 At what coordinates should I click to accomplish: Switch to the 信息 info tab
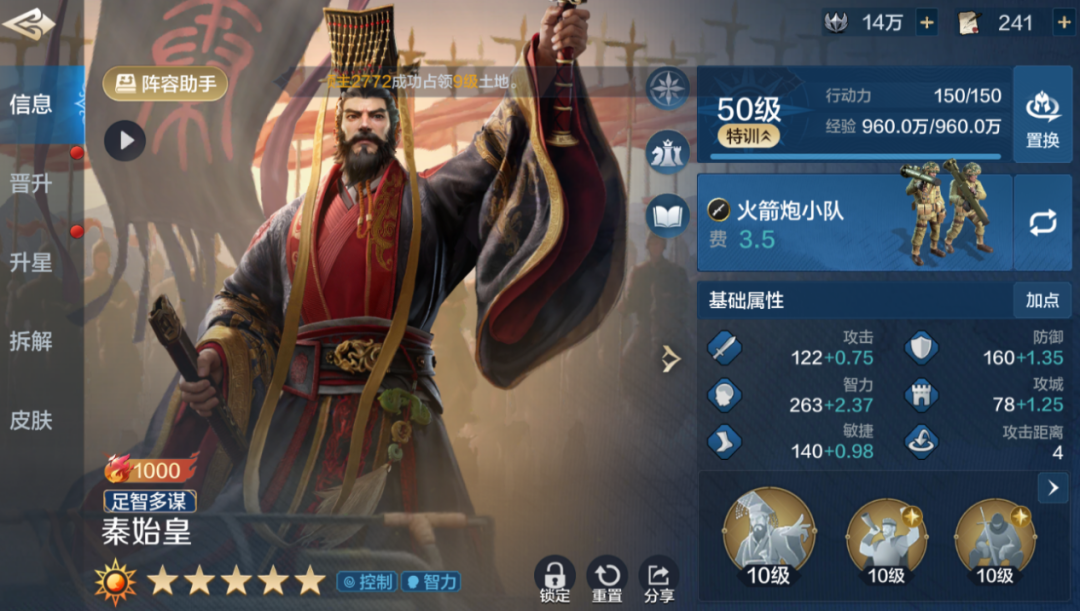[x=32, y=104]
